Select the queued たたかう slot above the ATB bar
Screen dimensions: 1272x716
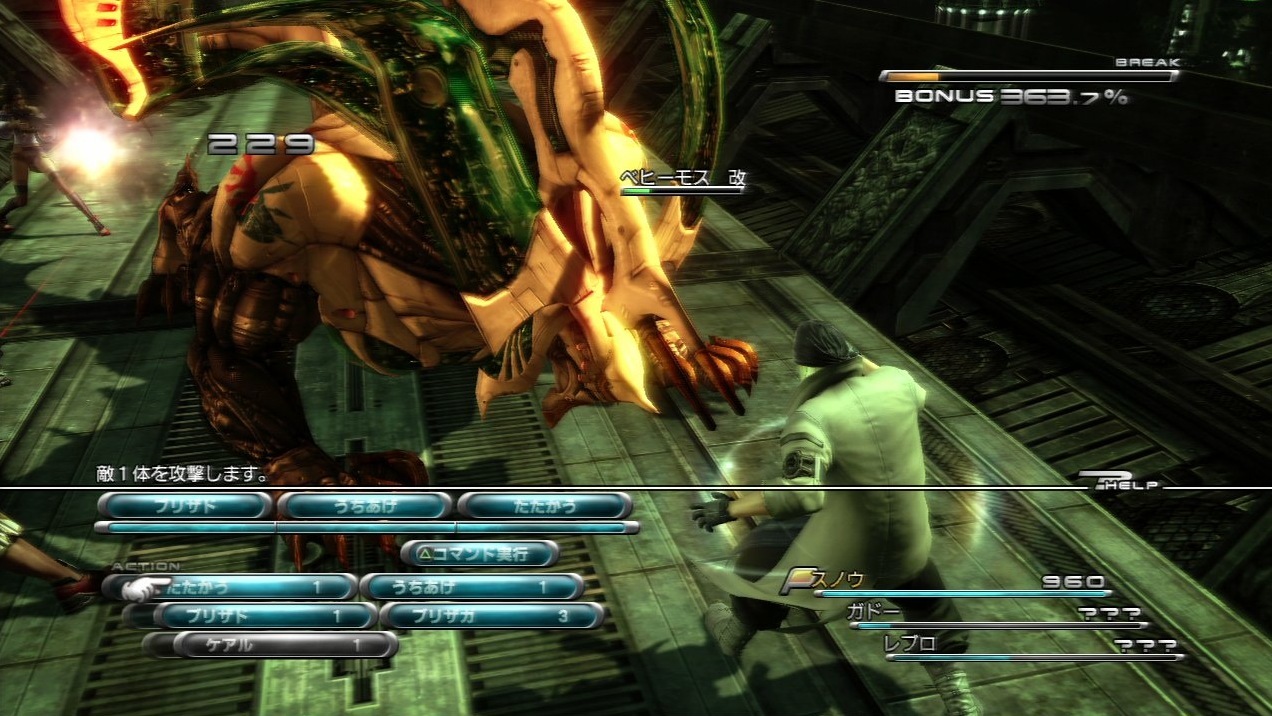point(545,506)
